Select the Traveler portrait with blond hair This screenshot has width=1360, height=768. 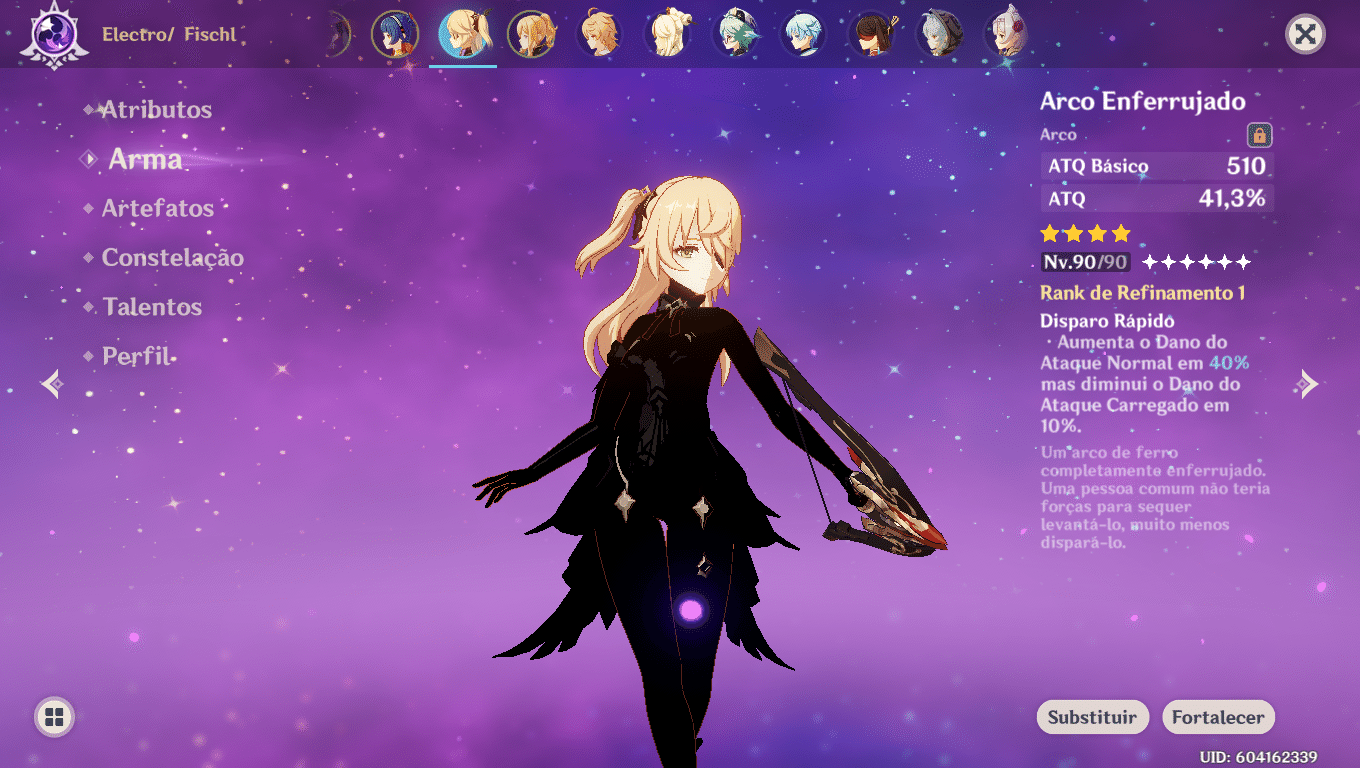(599, 33)
